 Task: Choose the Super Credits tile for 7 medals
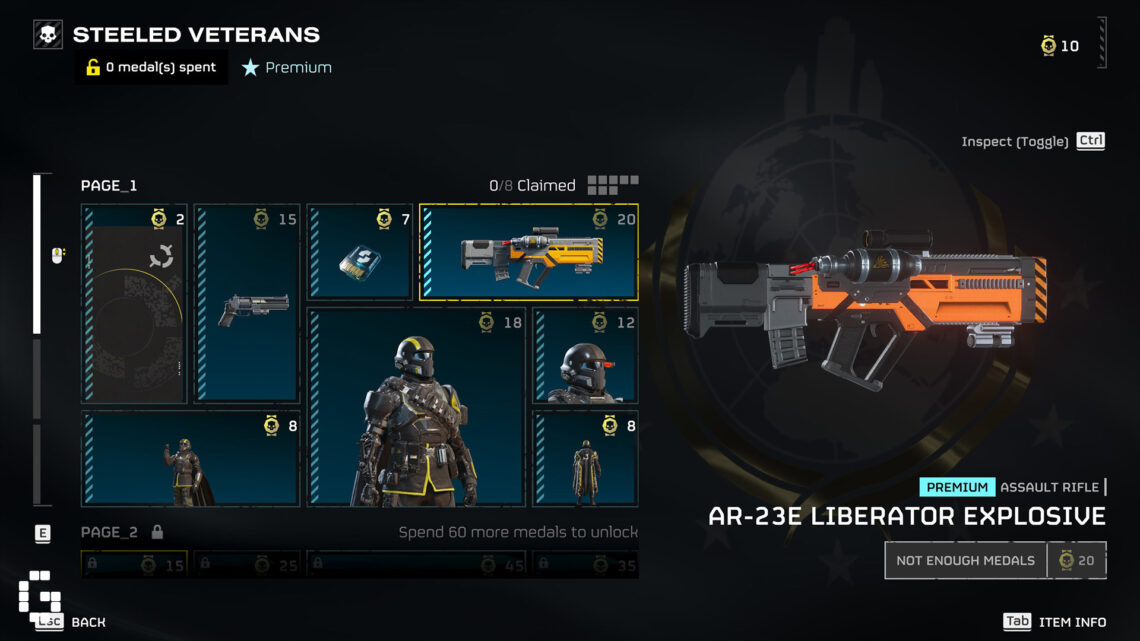360,252
